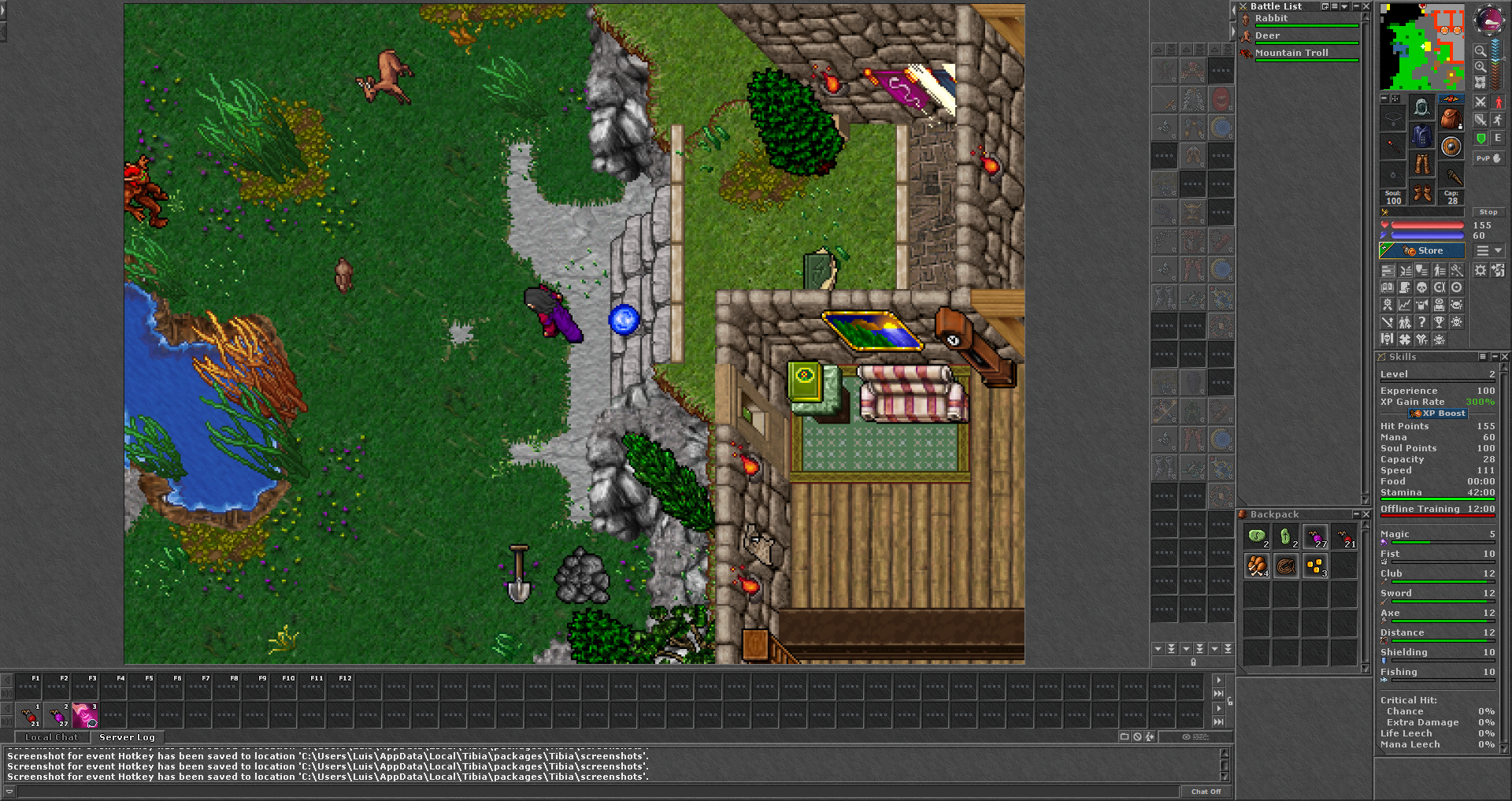Zoom out on the minimap
Image resolution: width=1512 pixels, height=801 pixels.
click(x=1480, y=50)
